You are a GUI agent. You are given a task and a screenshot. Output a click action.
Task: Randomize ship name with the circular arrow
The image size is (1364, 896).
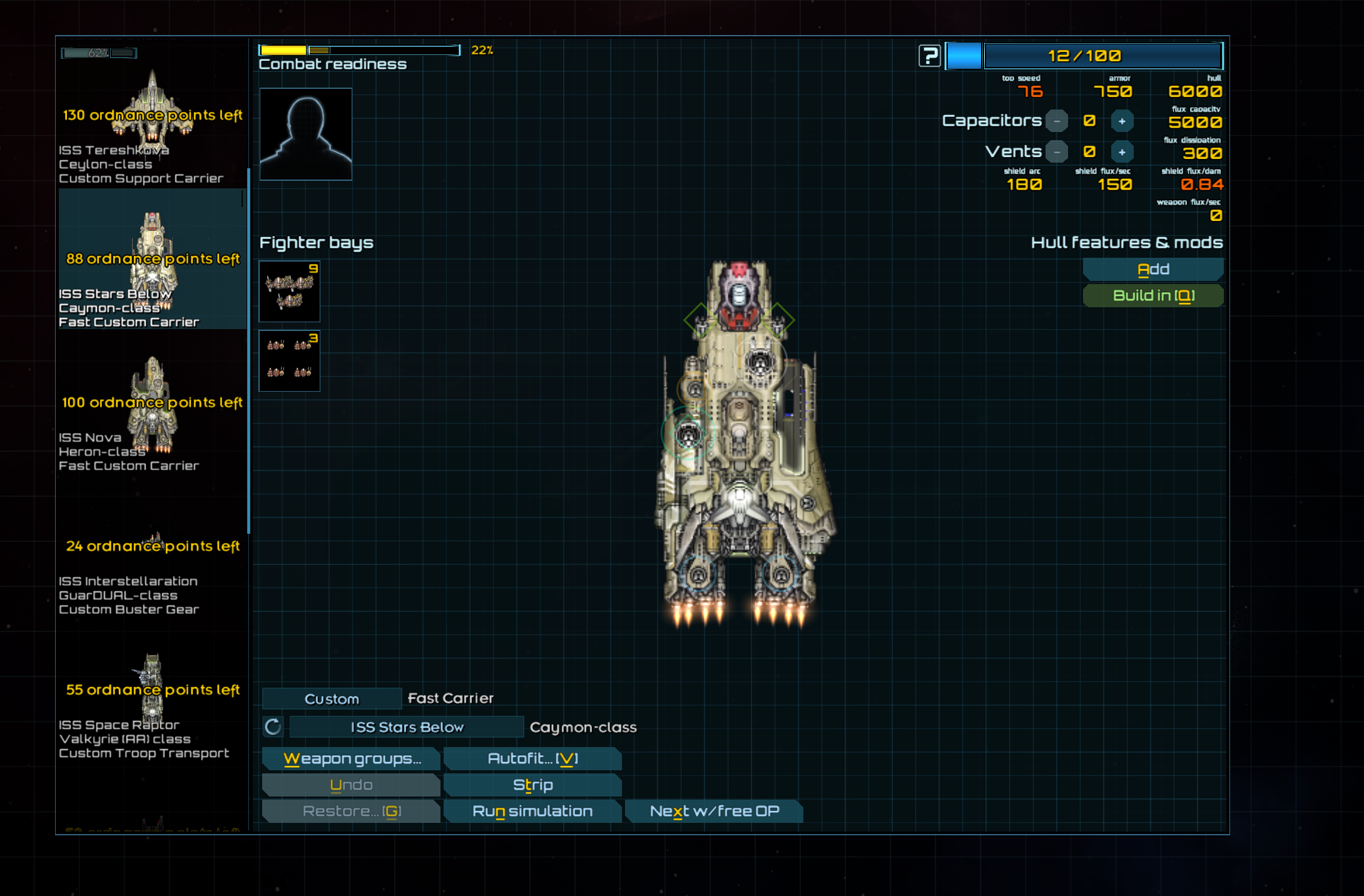coord(273,727)
